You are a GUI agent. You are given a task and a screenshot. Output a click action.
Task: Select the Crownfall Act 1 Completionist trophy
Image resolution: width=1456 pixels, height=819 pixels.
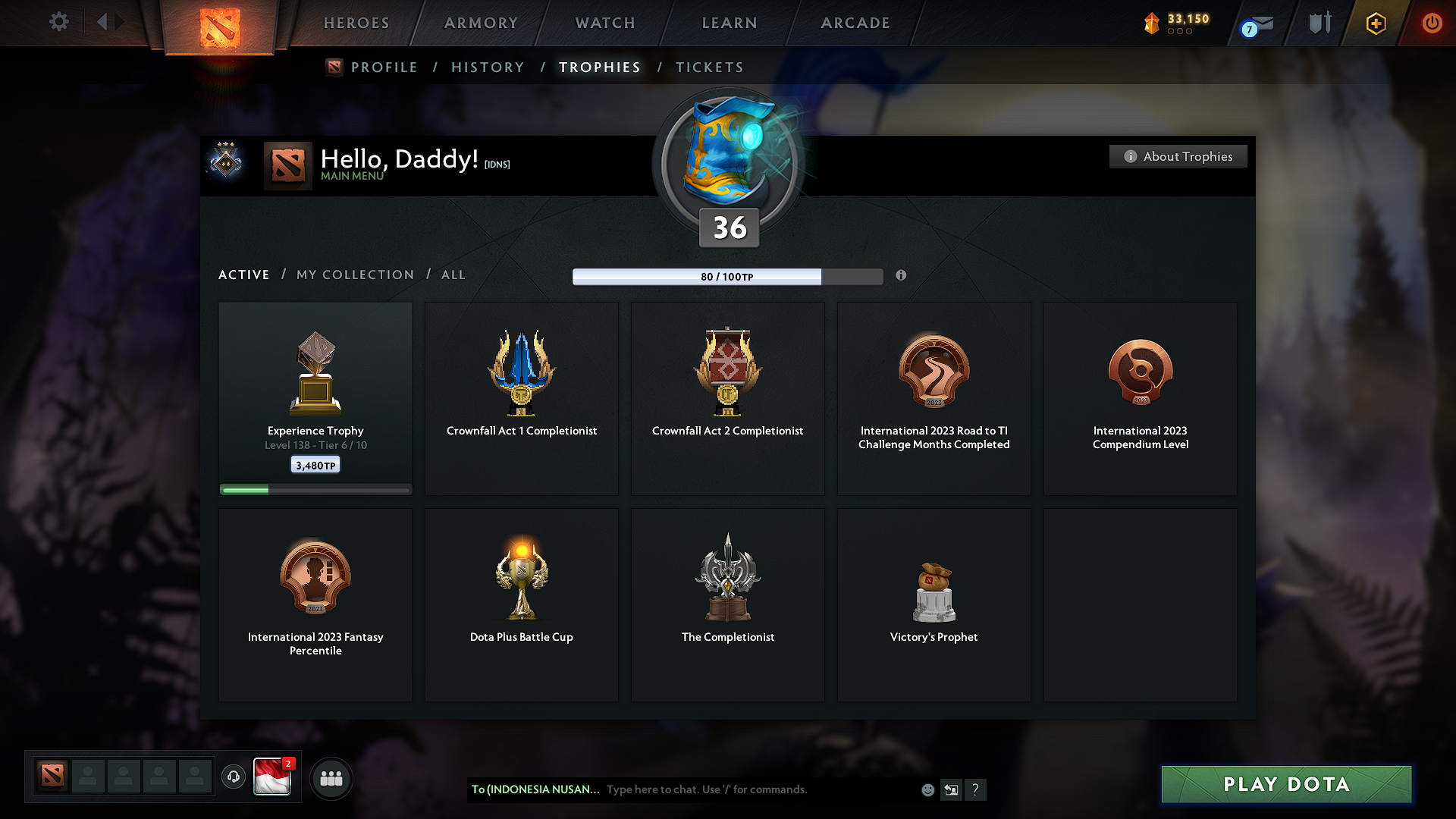pos(522,398)
